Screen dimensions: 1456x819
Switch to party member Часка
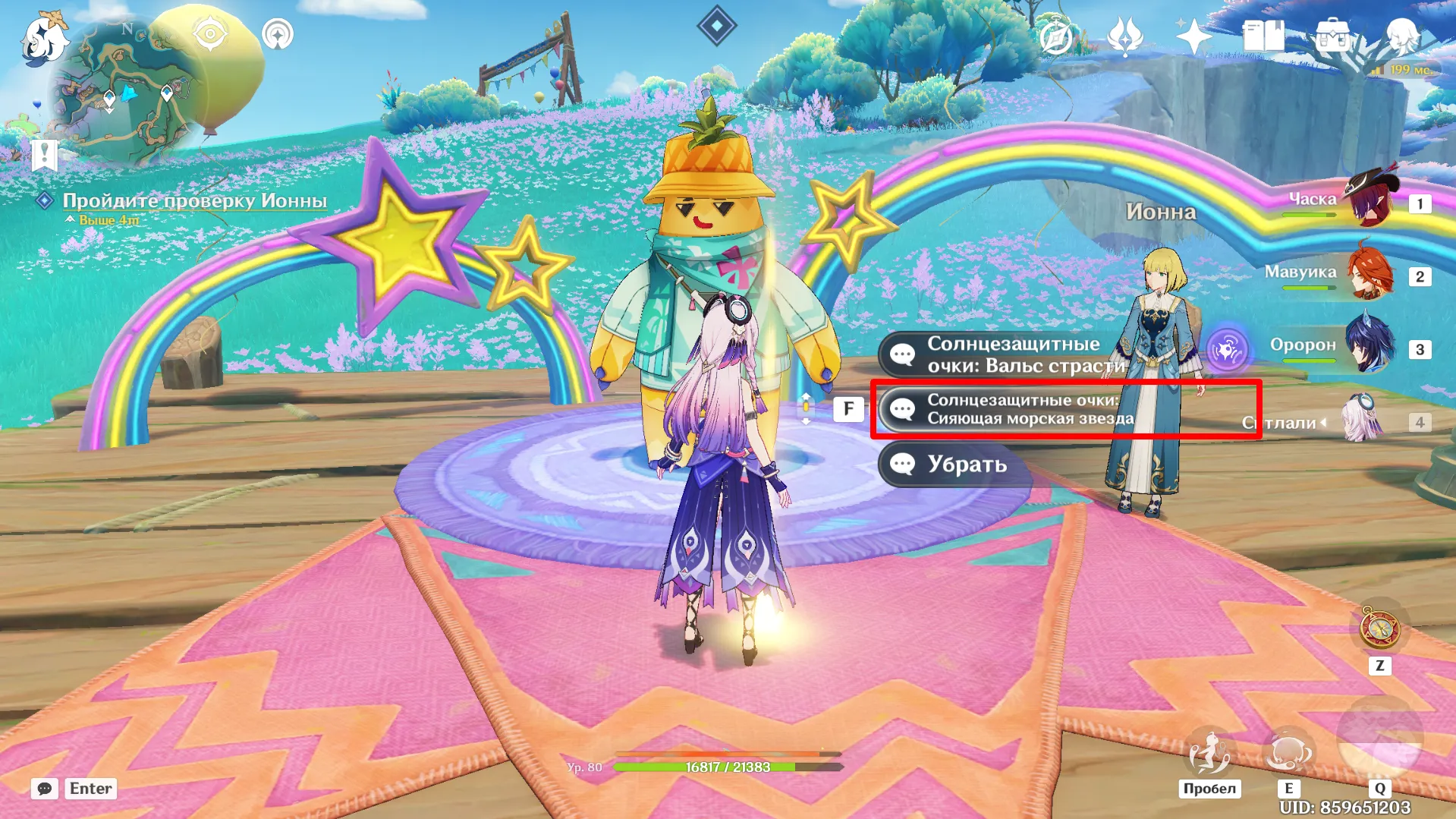point(1370,201)
